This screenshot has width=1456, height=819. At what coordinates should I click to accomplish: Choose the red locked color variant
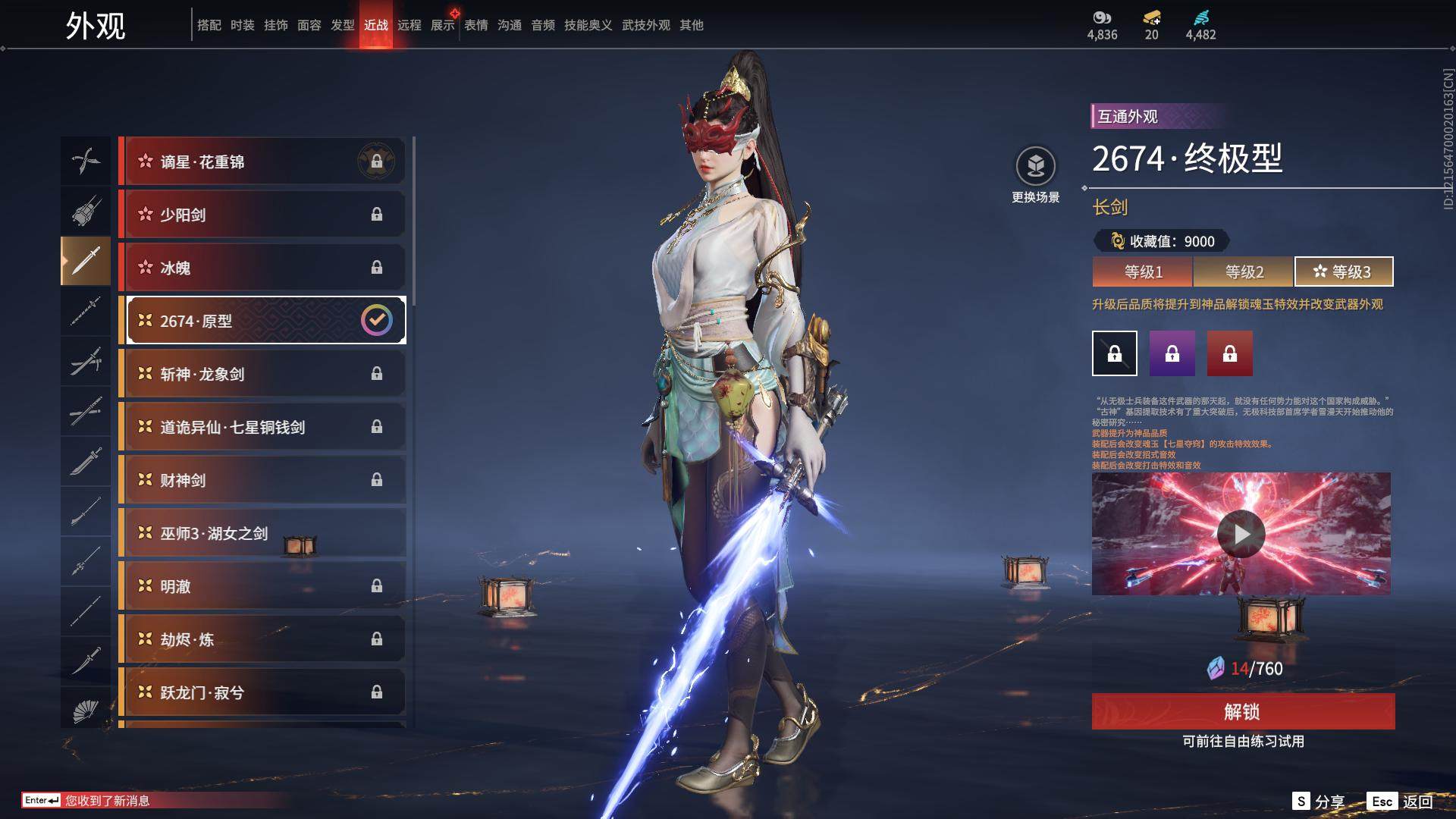(x=1230, y=353)
